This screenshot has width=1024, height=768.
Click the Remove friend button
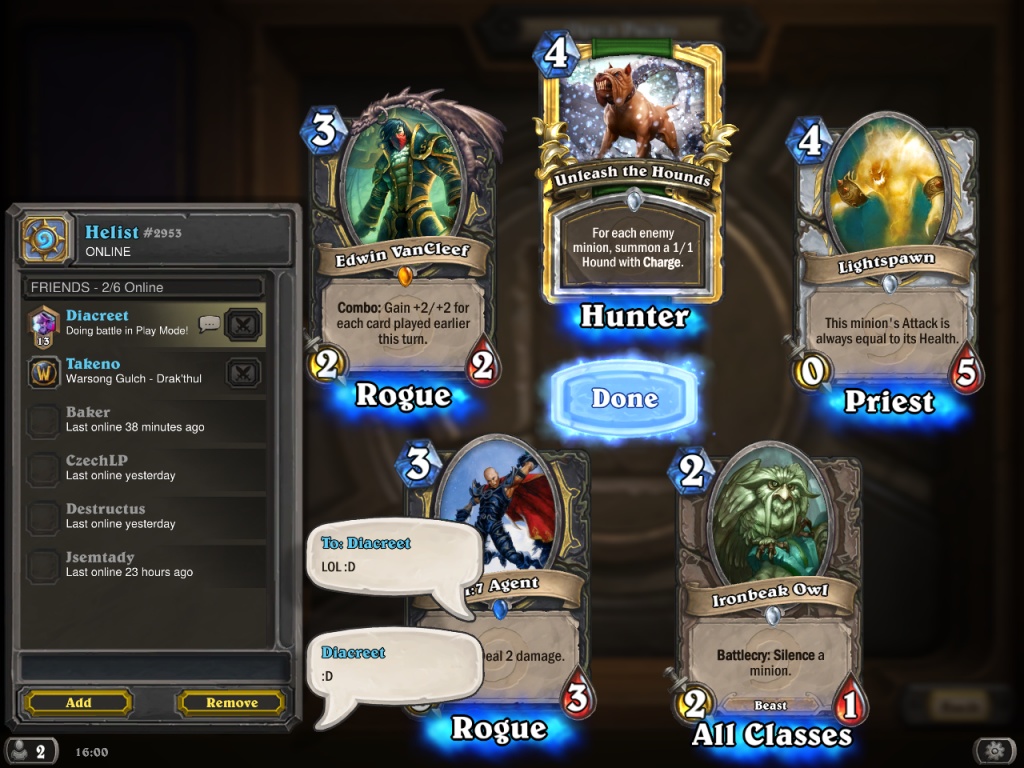point(232,703)
